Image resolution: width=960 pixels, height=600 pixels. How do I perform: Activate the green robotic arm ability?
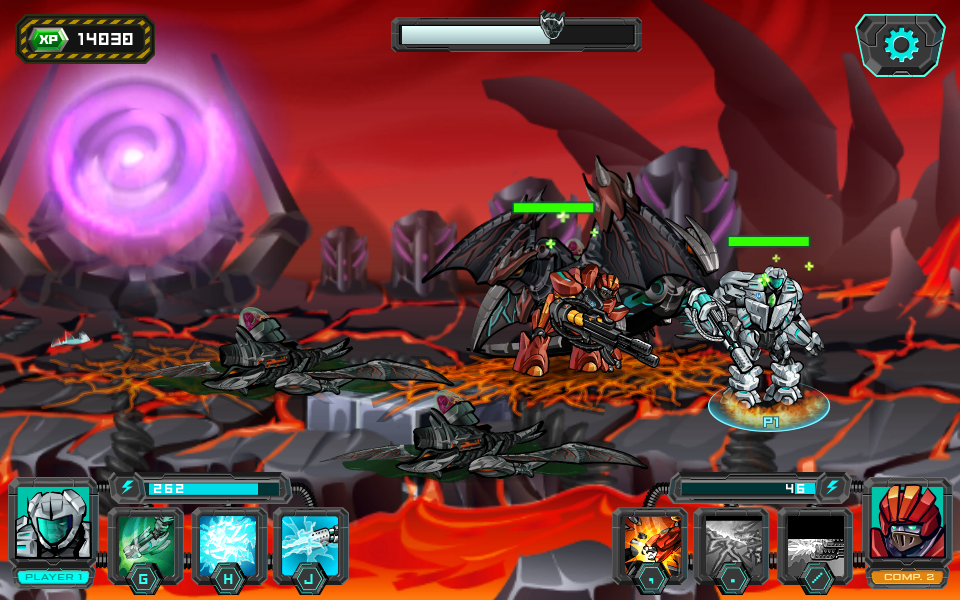(146, 541)
